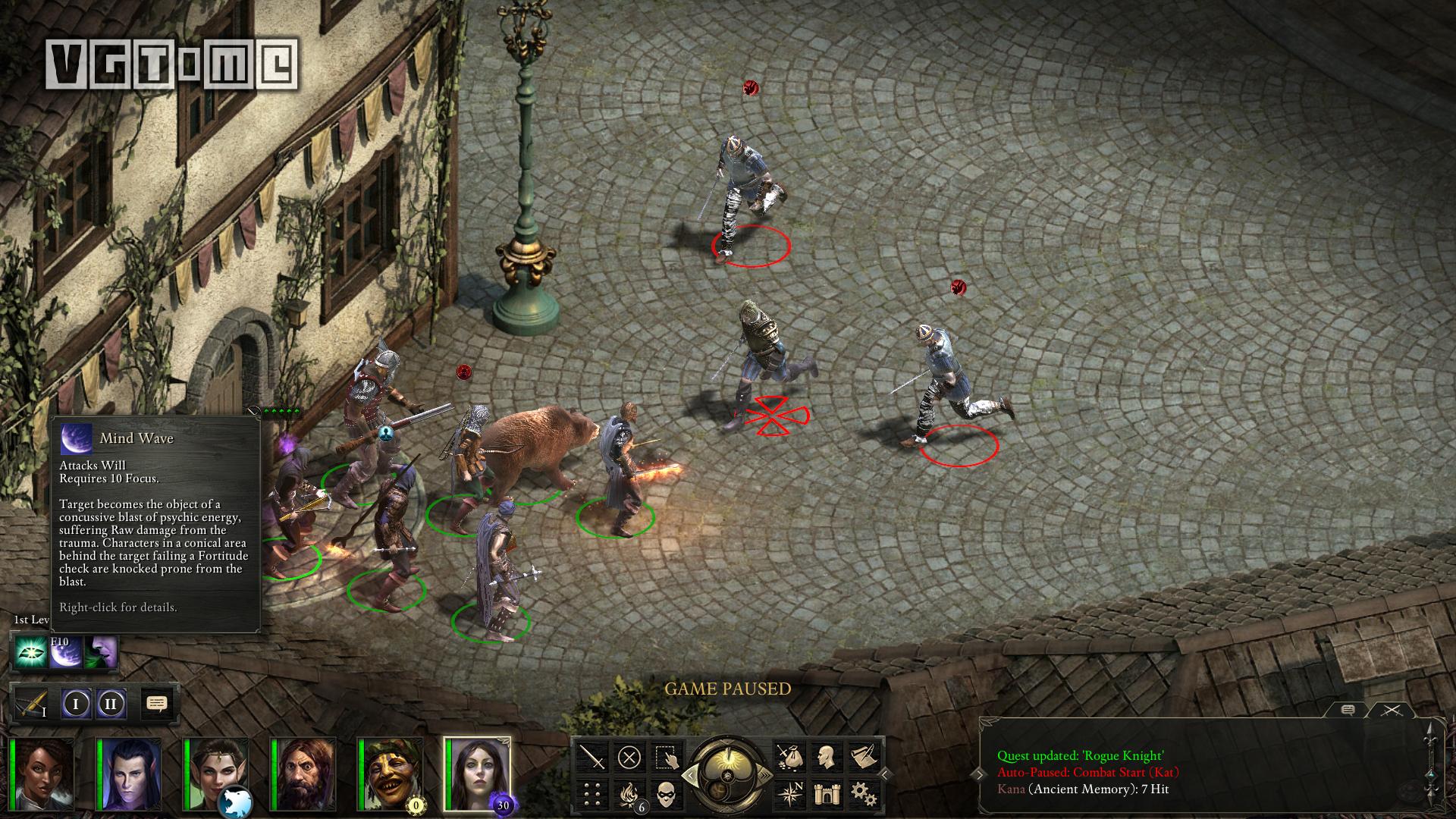Select all party with hand-and-box icon
The image size is (1456, 819).
[665, 756]
